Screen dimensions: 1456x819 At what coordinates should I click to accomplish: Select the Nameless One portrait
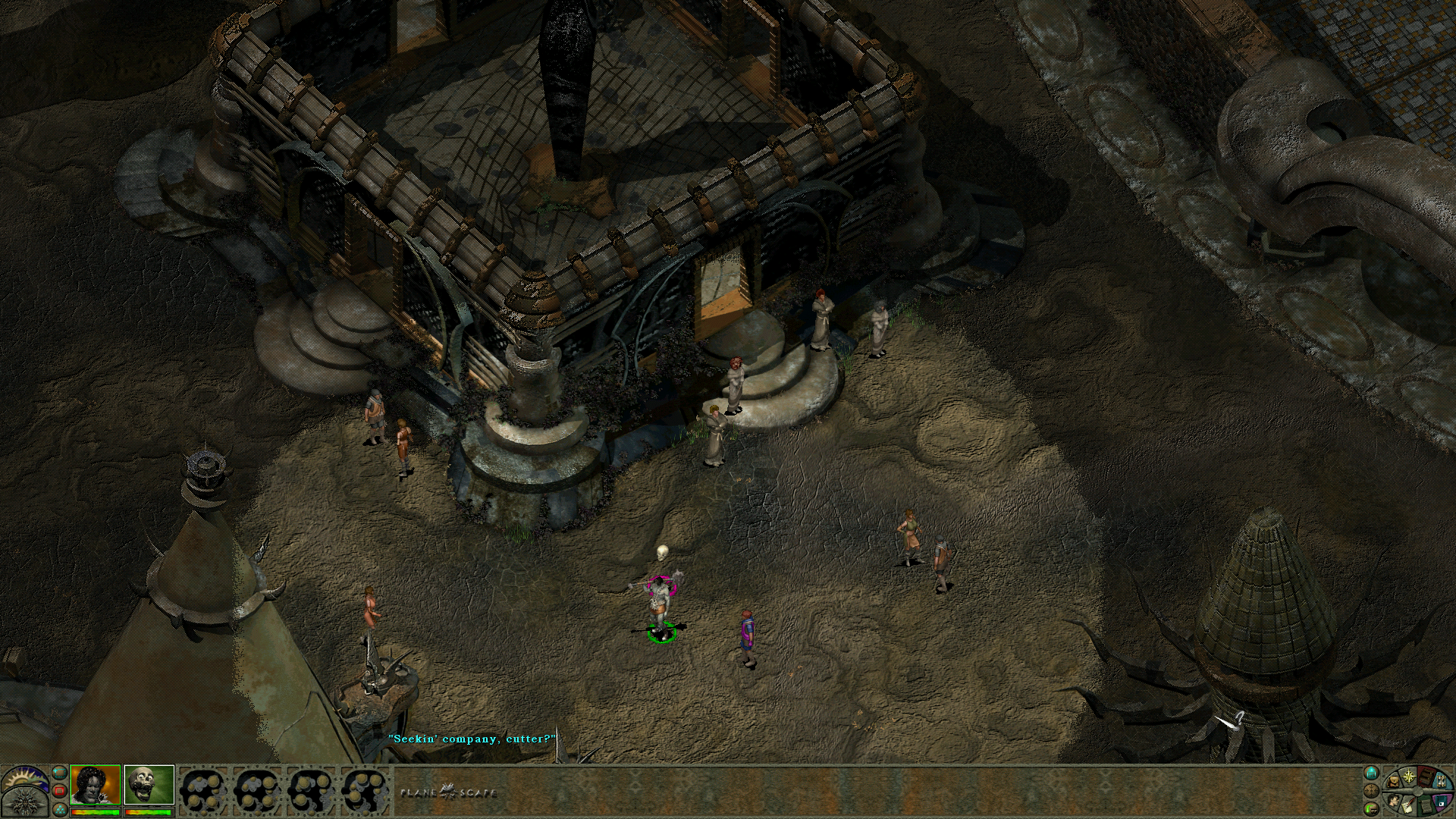click(96, 784)
